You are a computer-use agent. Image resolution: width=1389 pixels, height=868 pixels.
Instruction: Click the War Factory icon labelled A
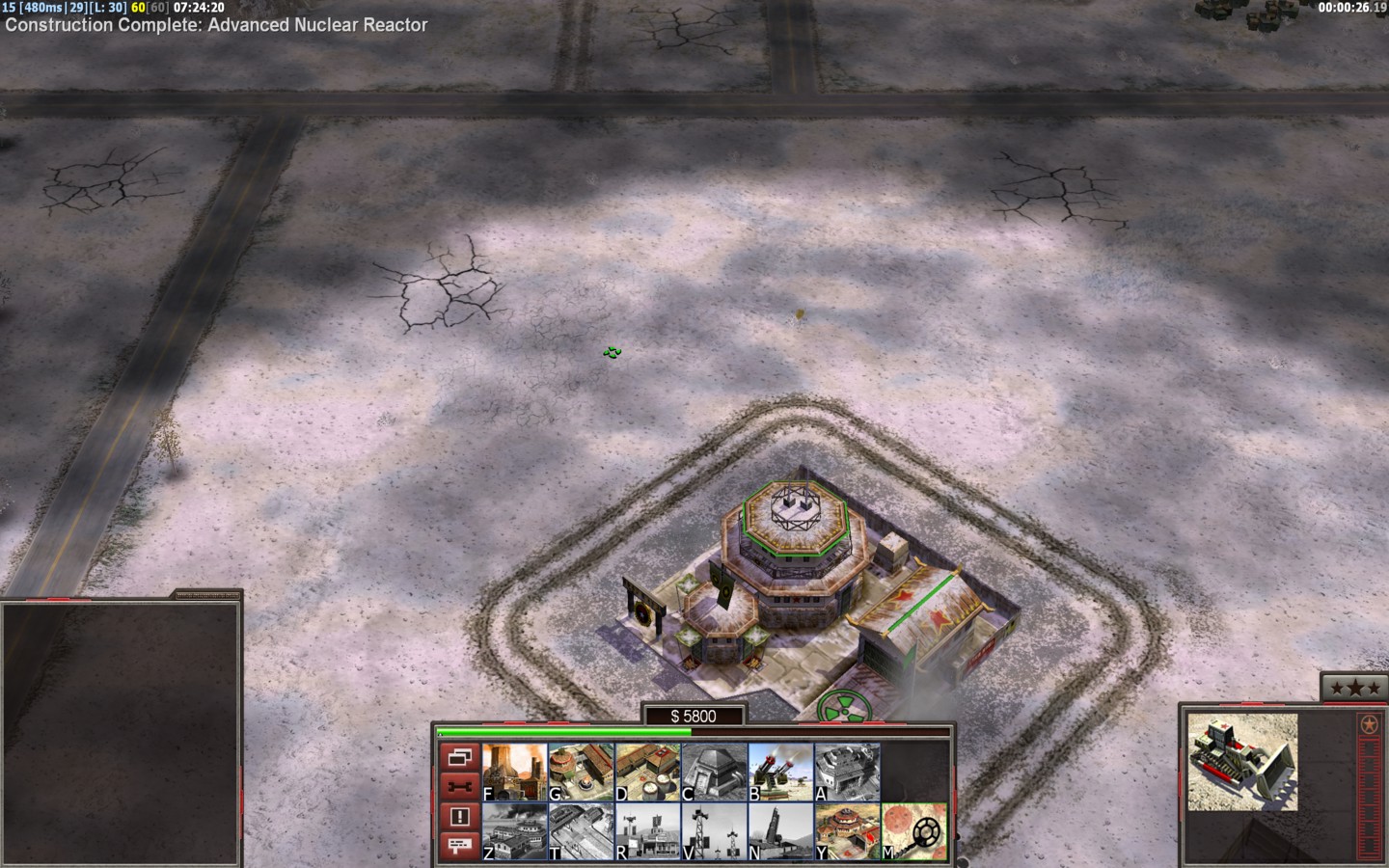[847, 772]
